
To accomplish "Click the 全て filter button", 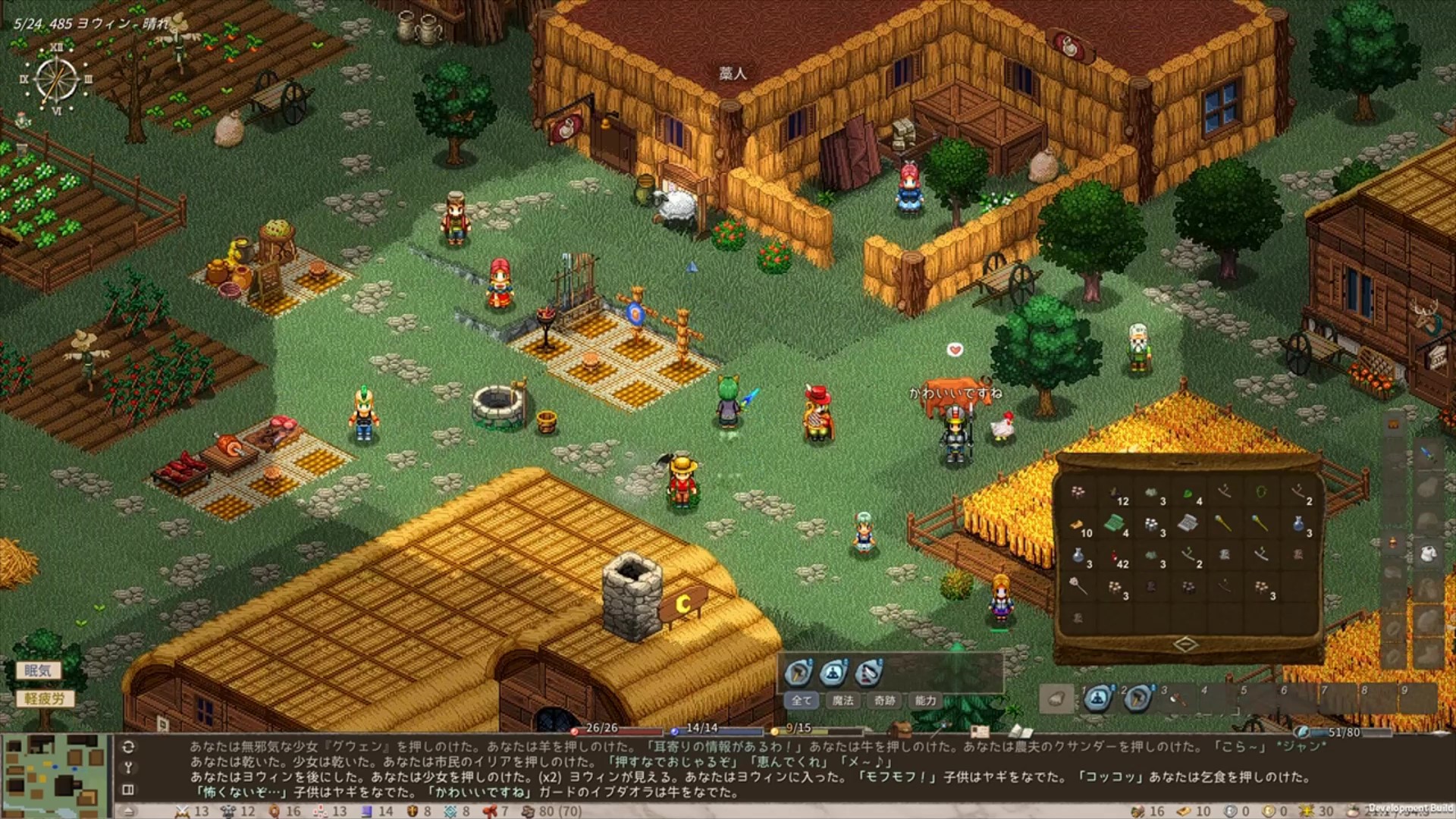I will click(x=802, y=701).
